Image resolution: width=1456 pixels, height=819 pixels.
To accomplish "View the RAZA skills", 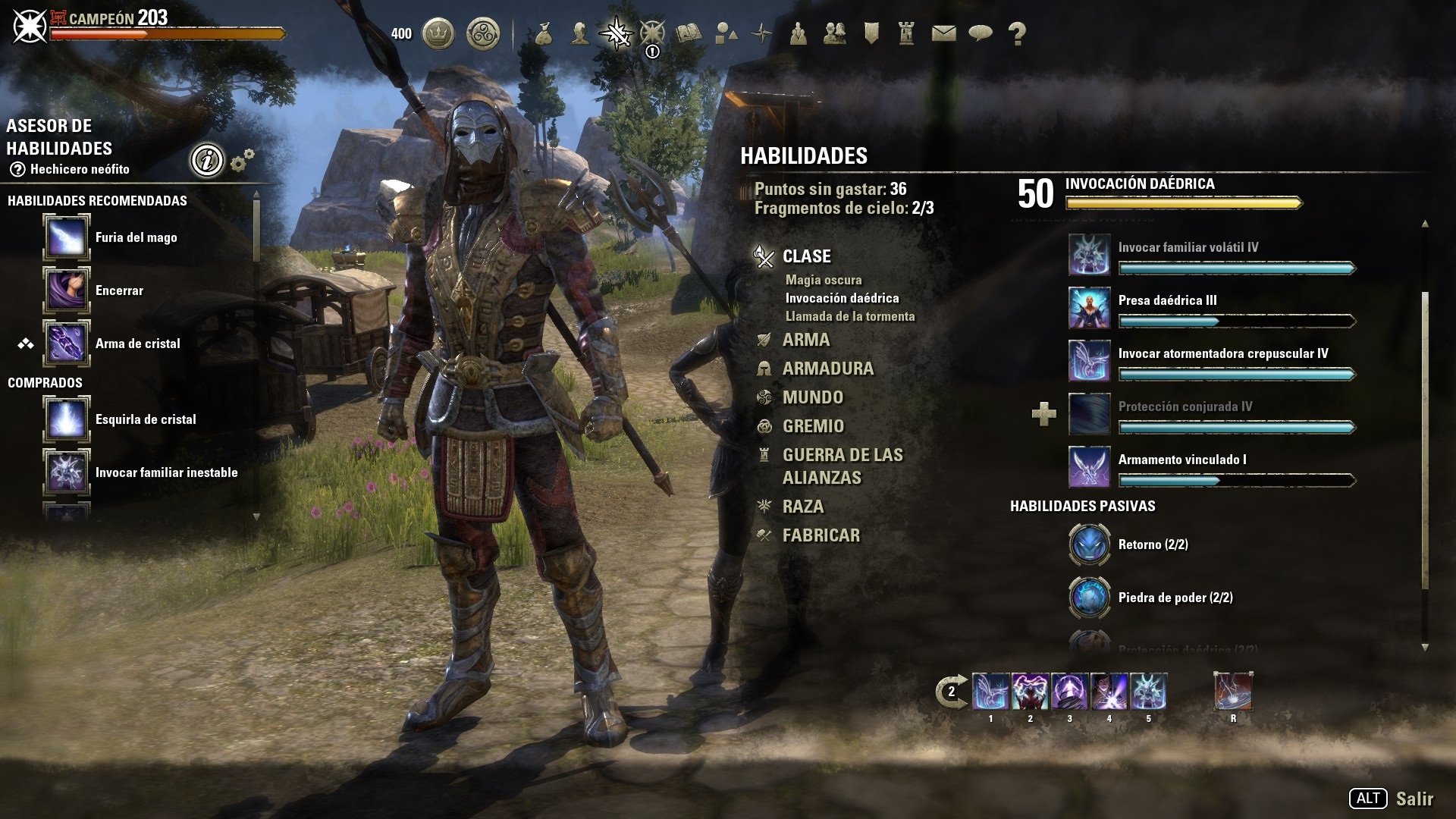I will (802, 507).
